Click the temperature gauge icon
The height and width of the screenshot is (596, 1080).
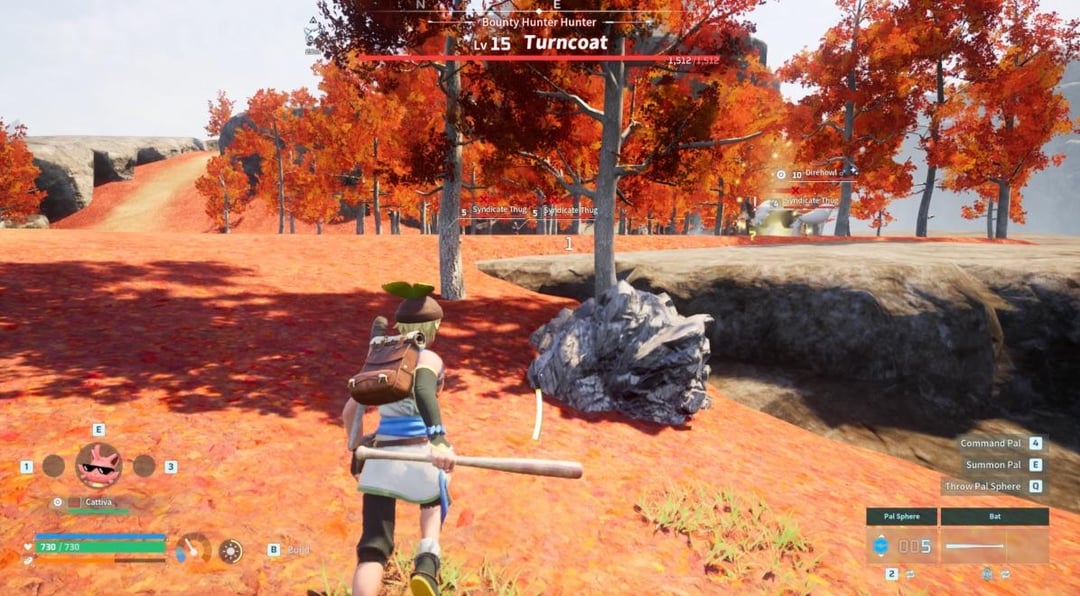(193, 549)
